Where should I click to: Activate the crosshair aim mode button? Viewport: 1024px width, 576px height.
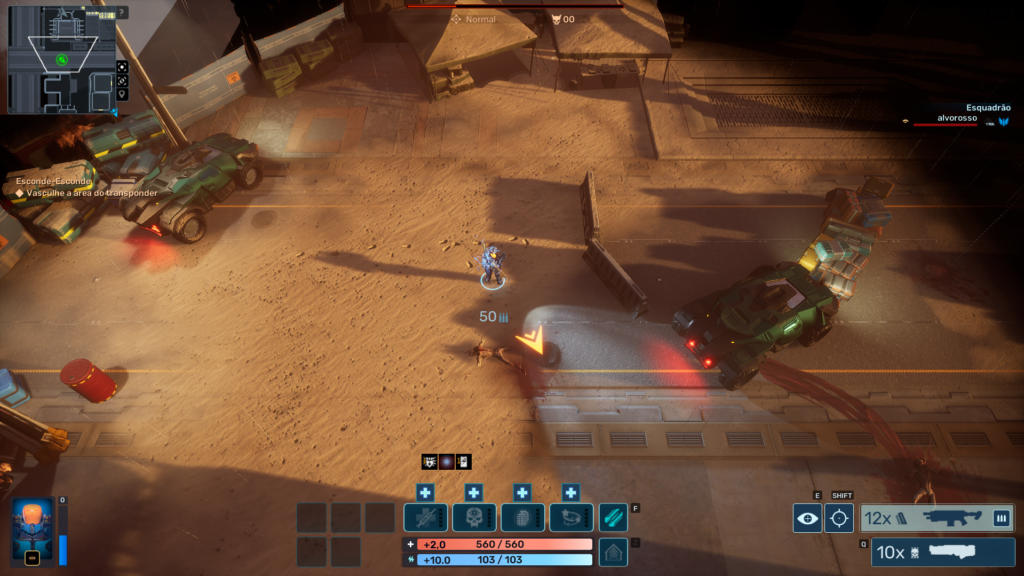click(839, 518)
